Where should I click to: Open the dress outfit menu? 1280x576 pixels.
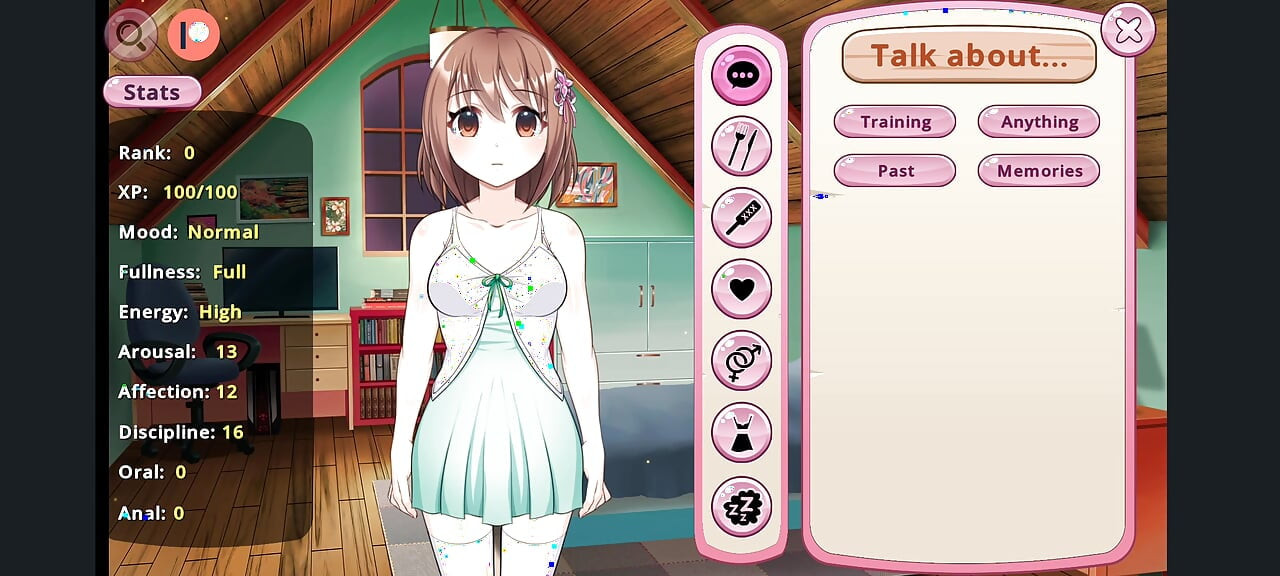click(741, 433)
